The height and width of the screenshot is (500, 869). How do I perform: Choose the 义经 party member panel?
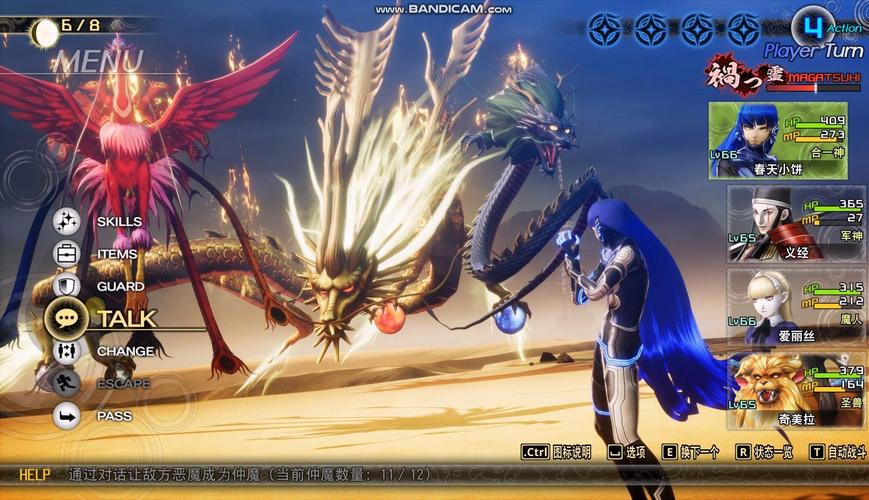[793, 223]
